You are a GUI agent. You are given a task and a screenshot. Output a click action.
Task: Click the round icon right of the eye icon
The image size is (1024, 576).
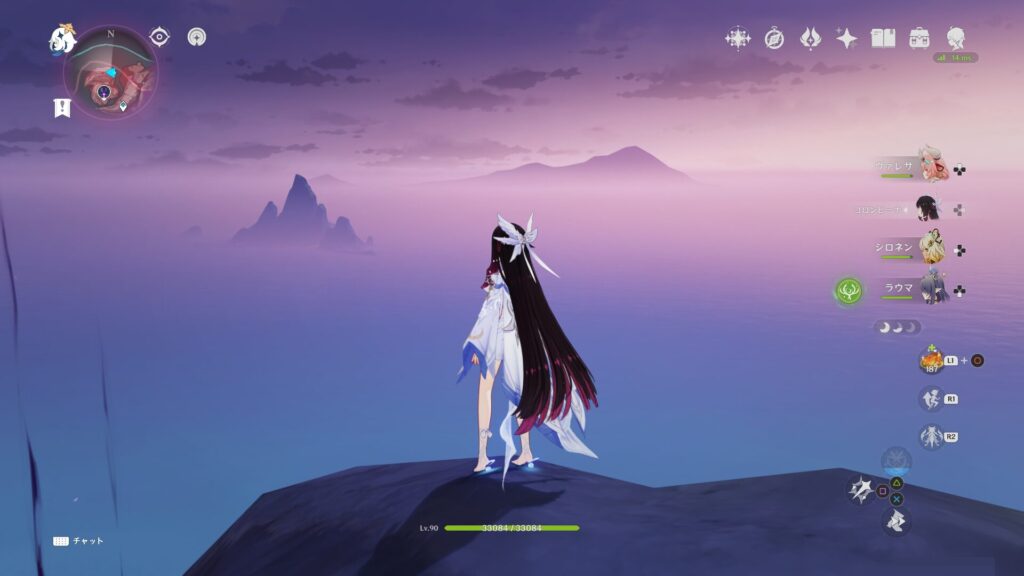[197, 37]
